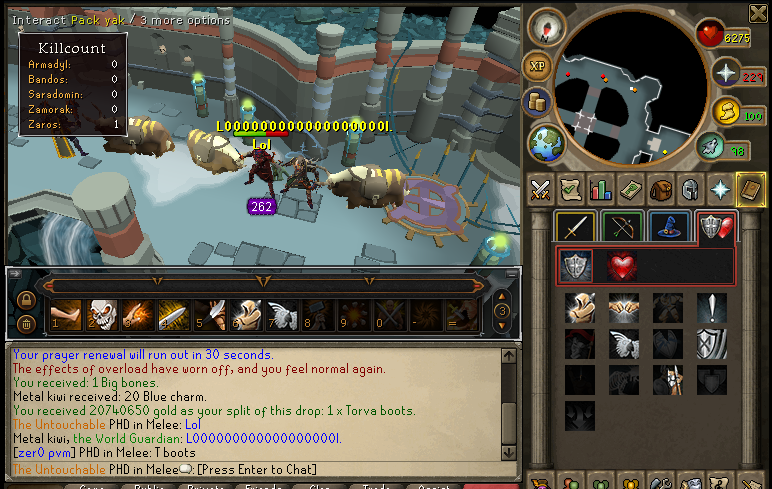
Task: Switch to the bow ranged abilities tab
Action: [x=621, y=227]
